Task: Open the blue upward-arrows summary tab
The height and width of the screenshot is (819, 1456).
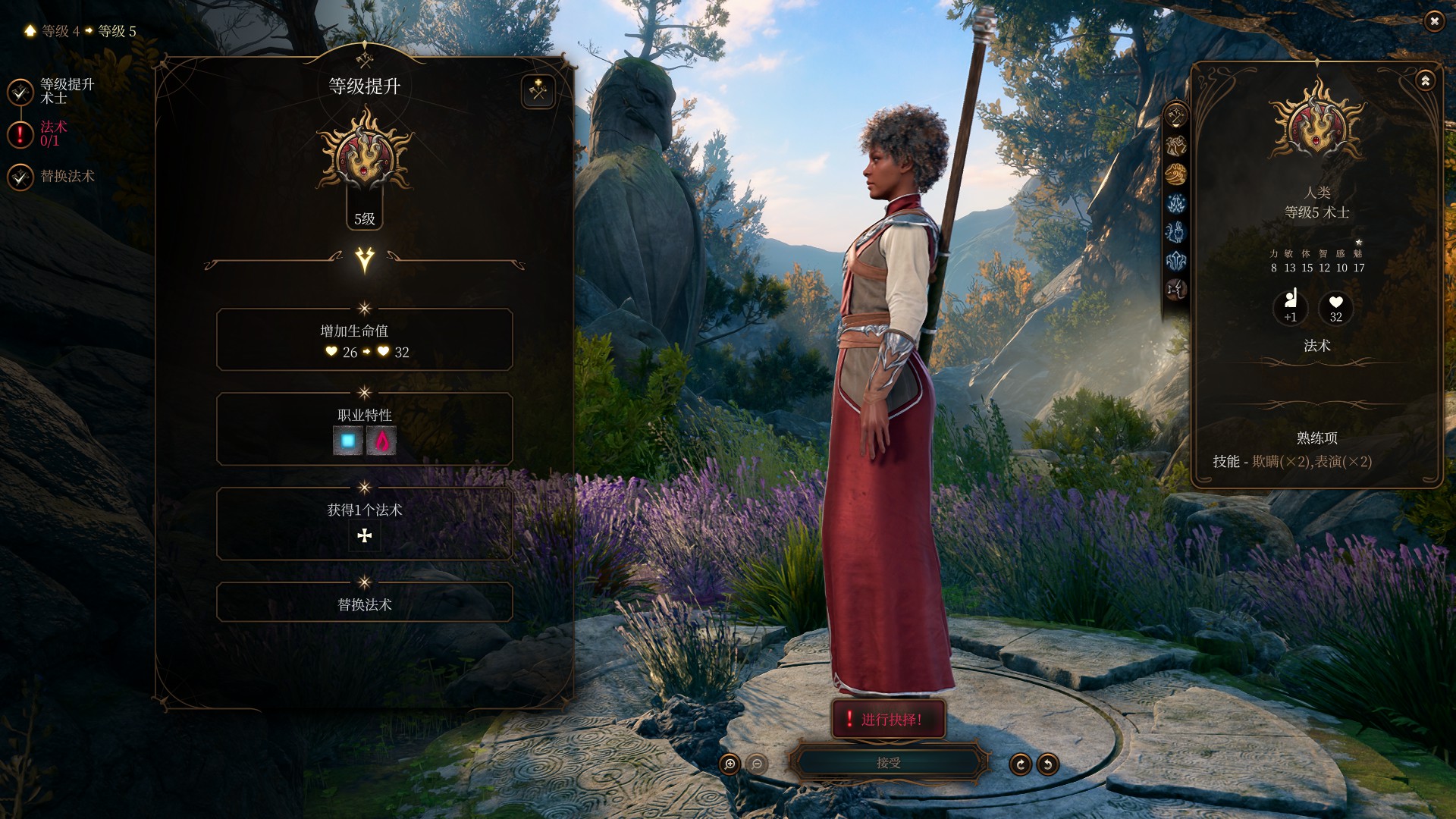Action: point(1176,261)
